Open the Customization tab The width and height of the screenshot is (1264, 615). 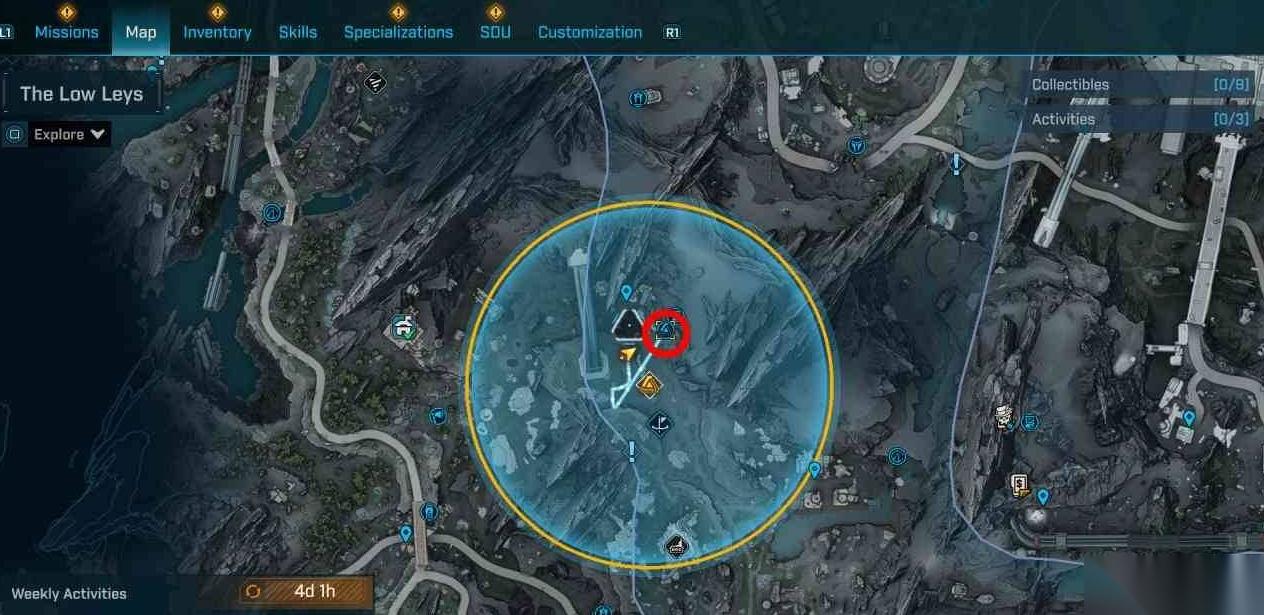pyautogui.click(x=590, y=32)
